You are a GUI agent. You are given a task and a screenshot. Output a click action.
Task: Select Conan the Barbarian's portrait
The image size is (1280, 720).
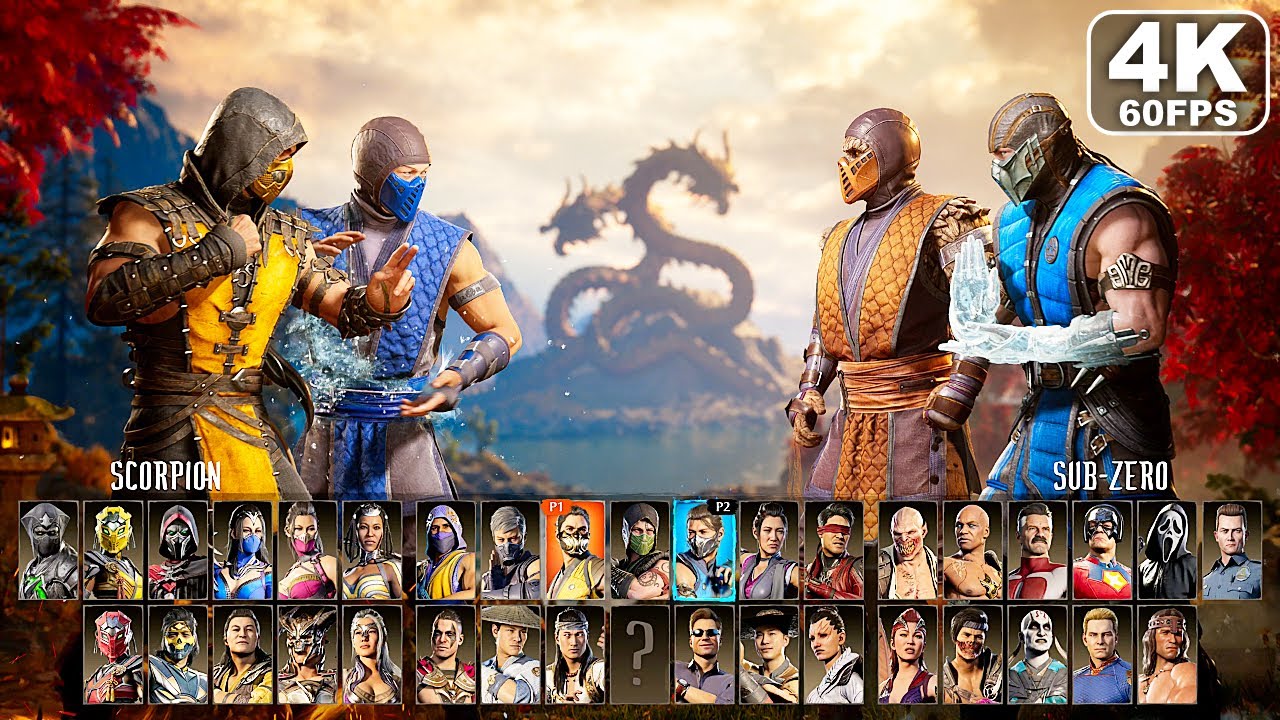[x=1165, y=657]
